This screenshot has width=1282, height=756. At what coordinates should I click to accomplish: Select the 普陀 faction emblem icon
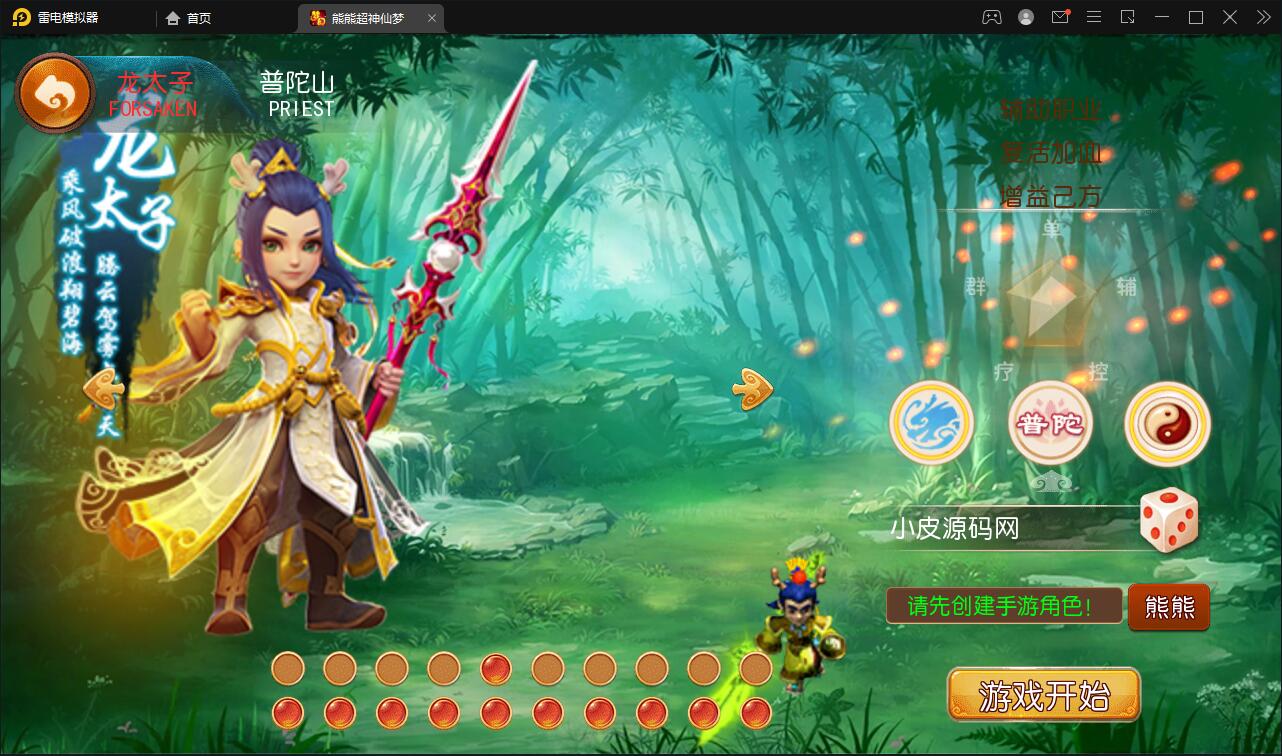[x=1049, y=423]
